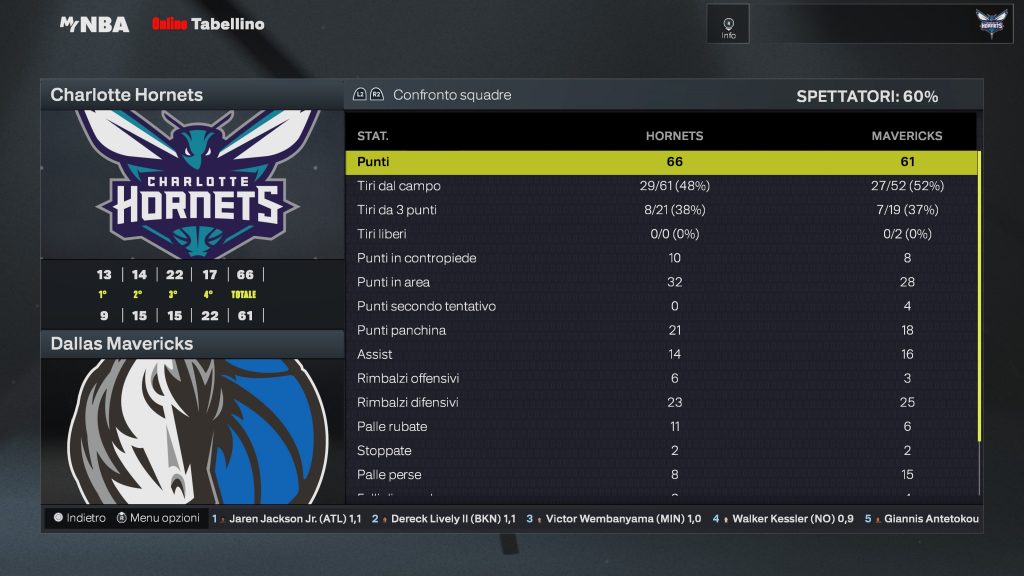
Task: Click the small Hornets logo in the top corner
Action: coord(992,24)
